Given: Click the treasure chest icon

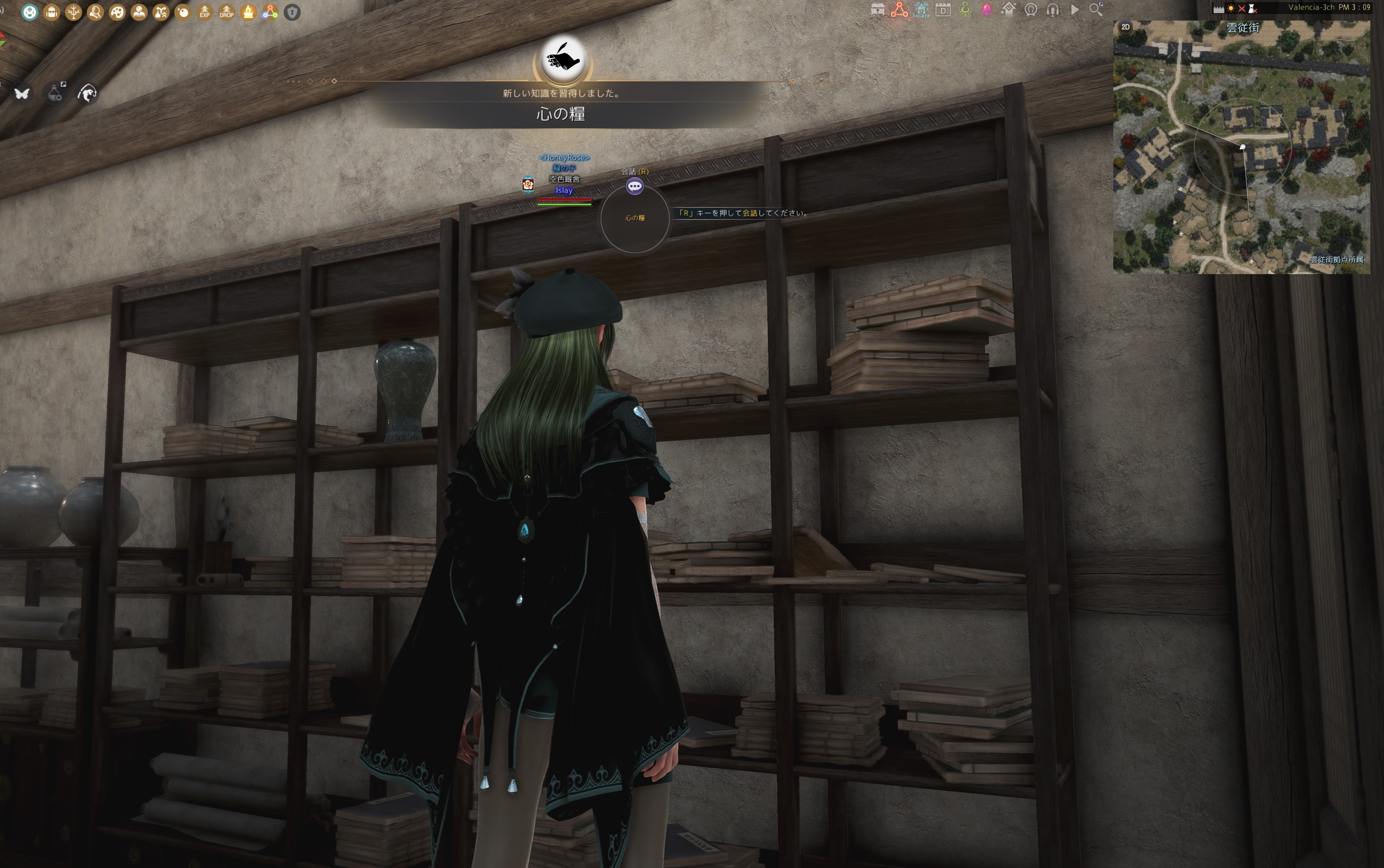Looking at the screenshot, I should [877, 10].
